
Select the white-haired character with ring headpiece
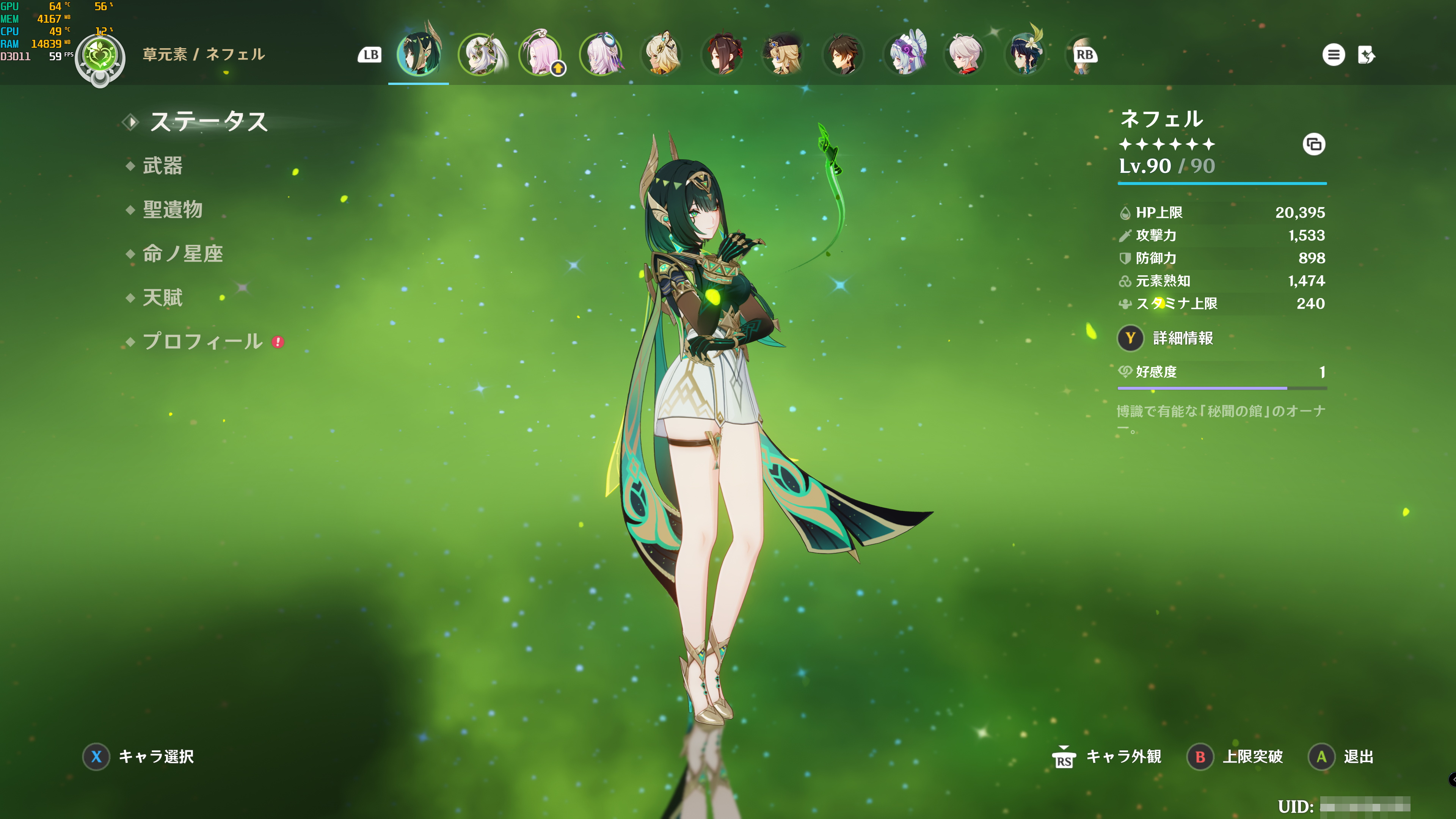point(601,55)
